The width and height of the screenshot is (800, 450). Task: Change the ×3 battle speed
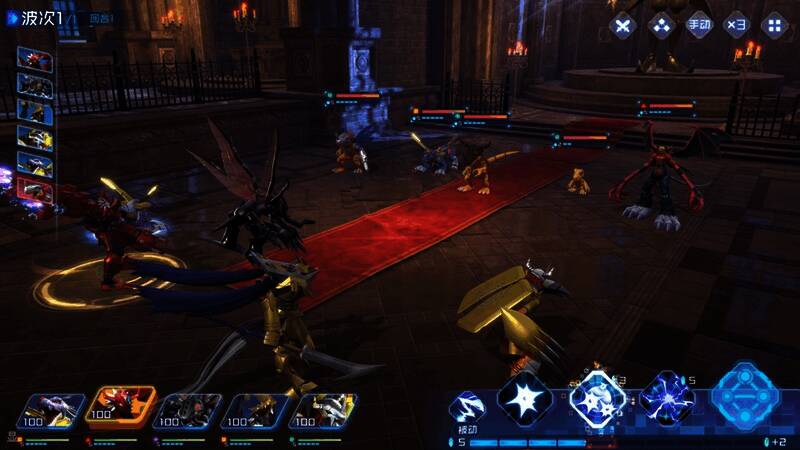click(x=736, y=26)
